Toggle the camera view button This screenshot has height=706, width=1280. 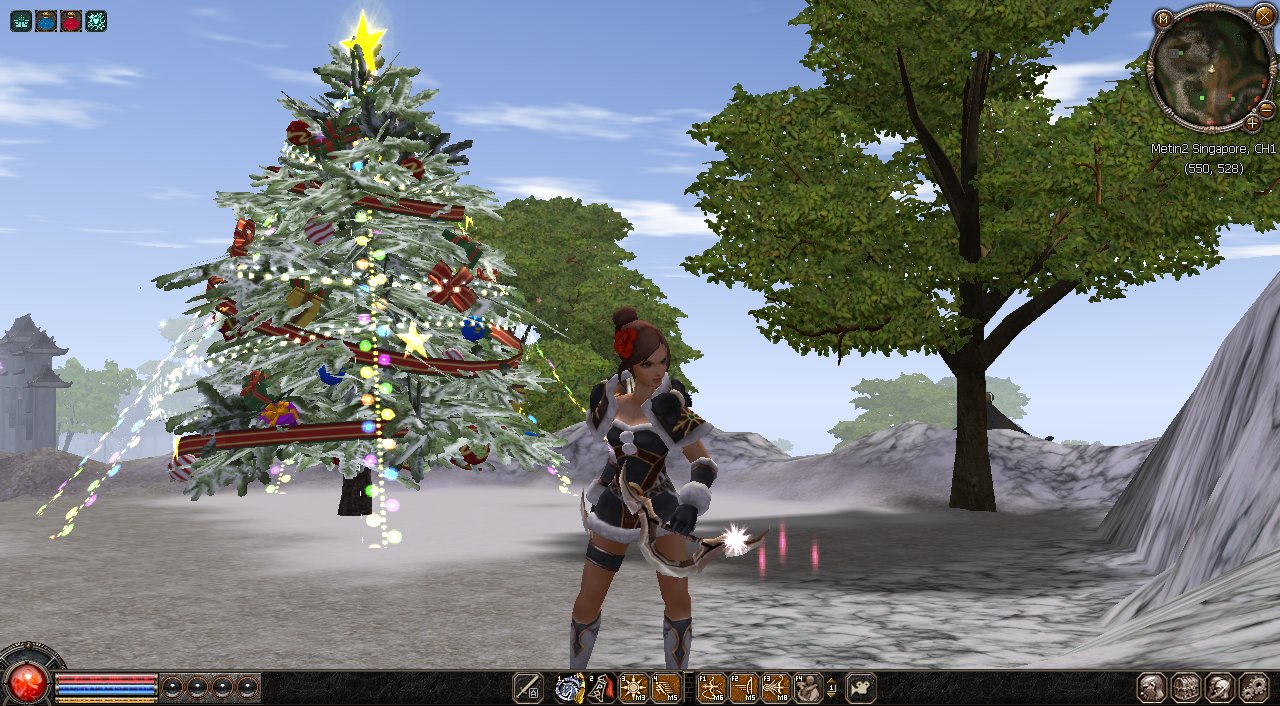[861, 687]
